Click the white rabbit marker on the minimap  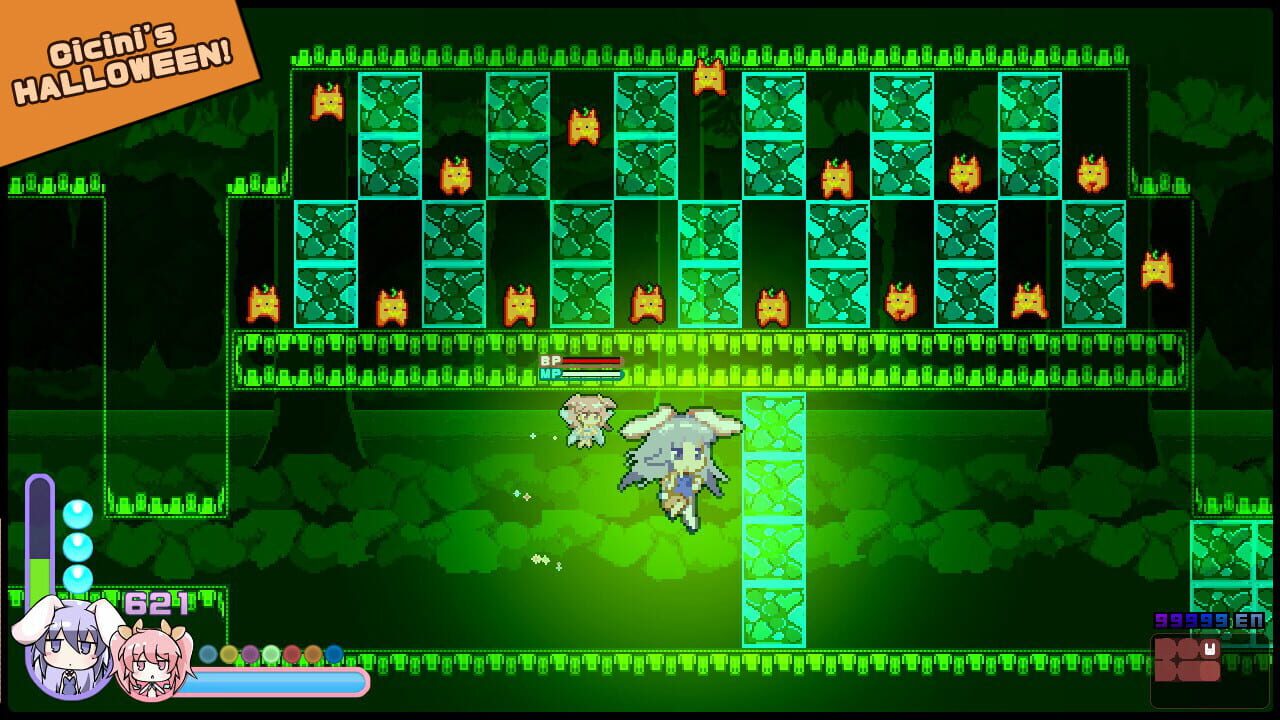[1210, 648]
